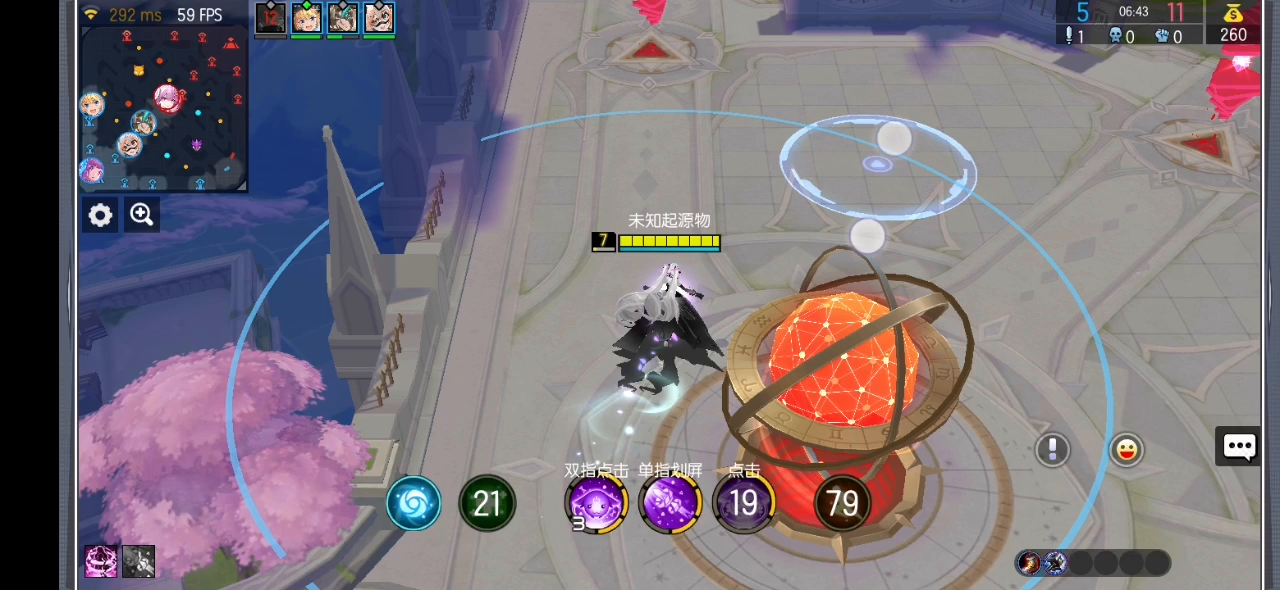Click the magnifier zoom button below the minimap
This screenshot has width=1280, height=590.
pyautogui.click(x=142, y=215)
